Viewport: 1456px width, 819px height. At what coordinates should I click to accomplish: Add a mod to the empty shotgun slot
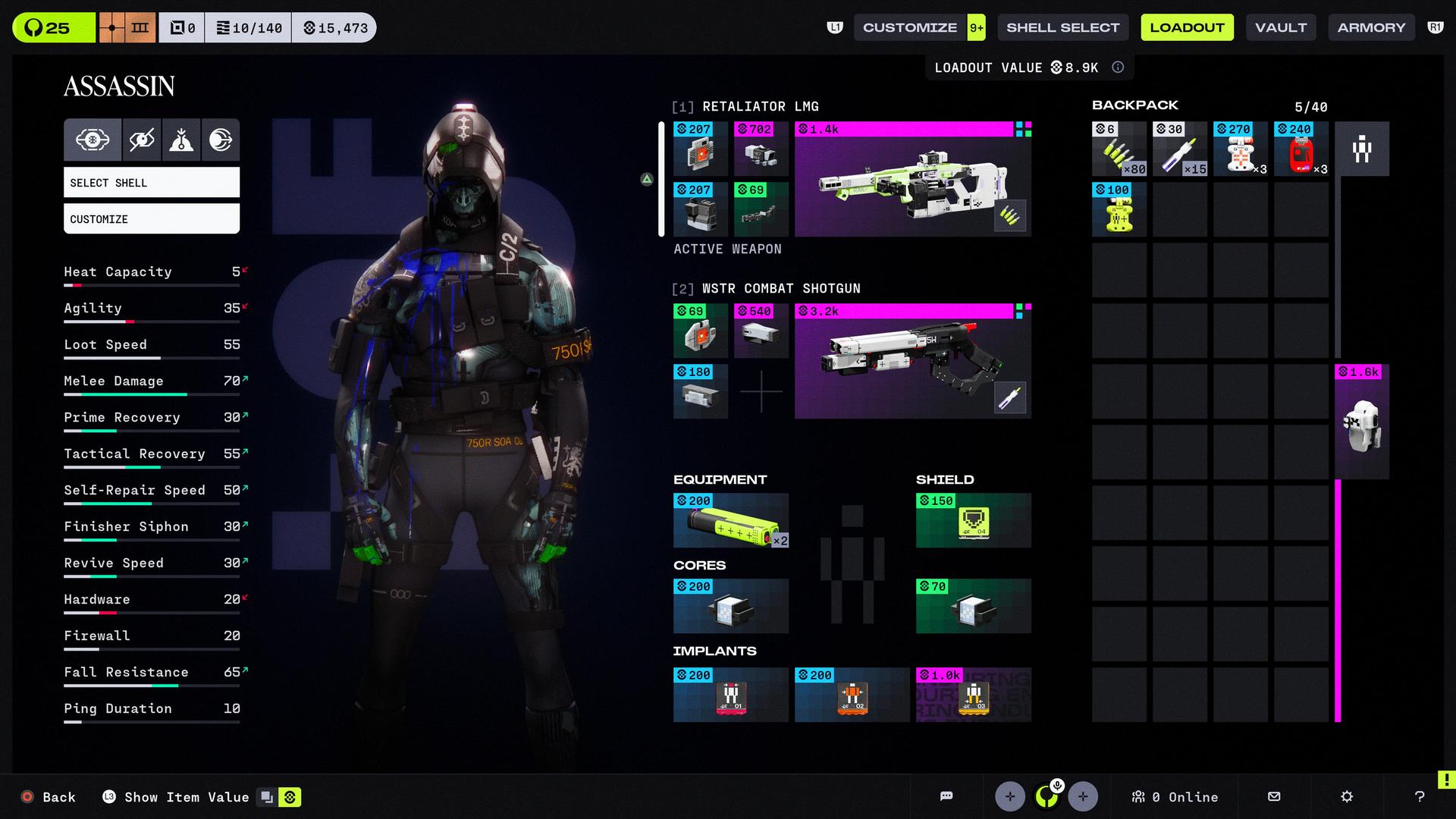tap(761, 392)
